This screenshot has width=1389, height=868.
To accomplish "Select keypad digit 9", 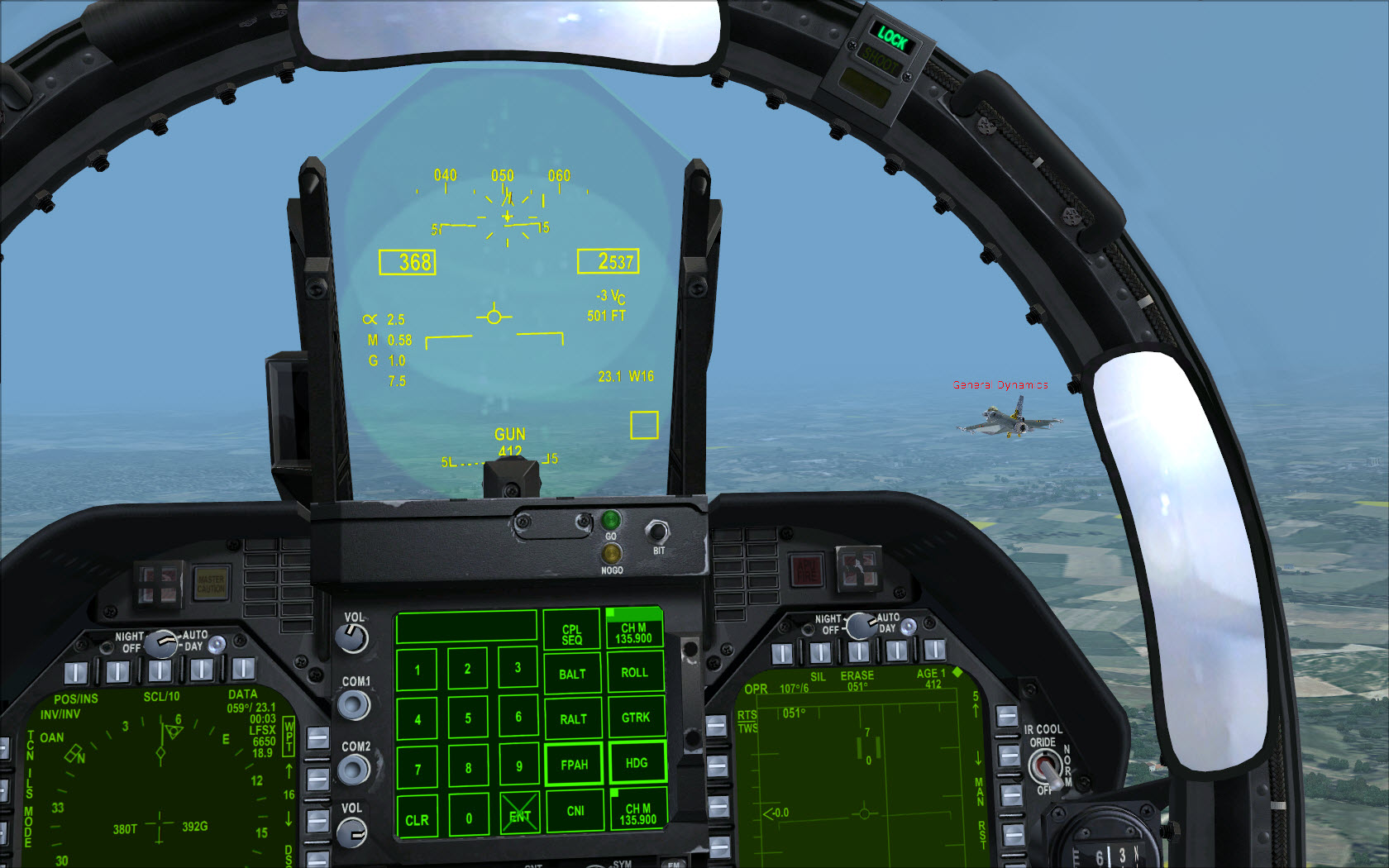I will pyautogui.click(x=518, y=766).
